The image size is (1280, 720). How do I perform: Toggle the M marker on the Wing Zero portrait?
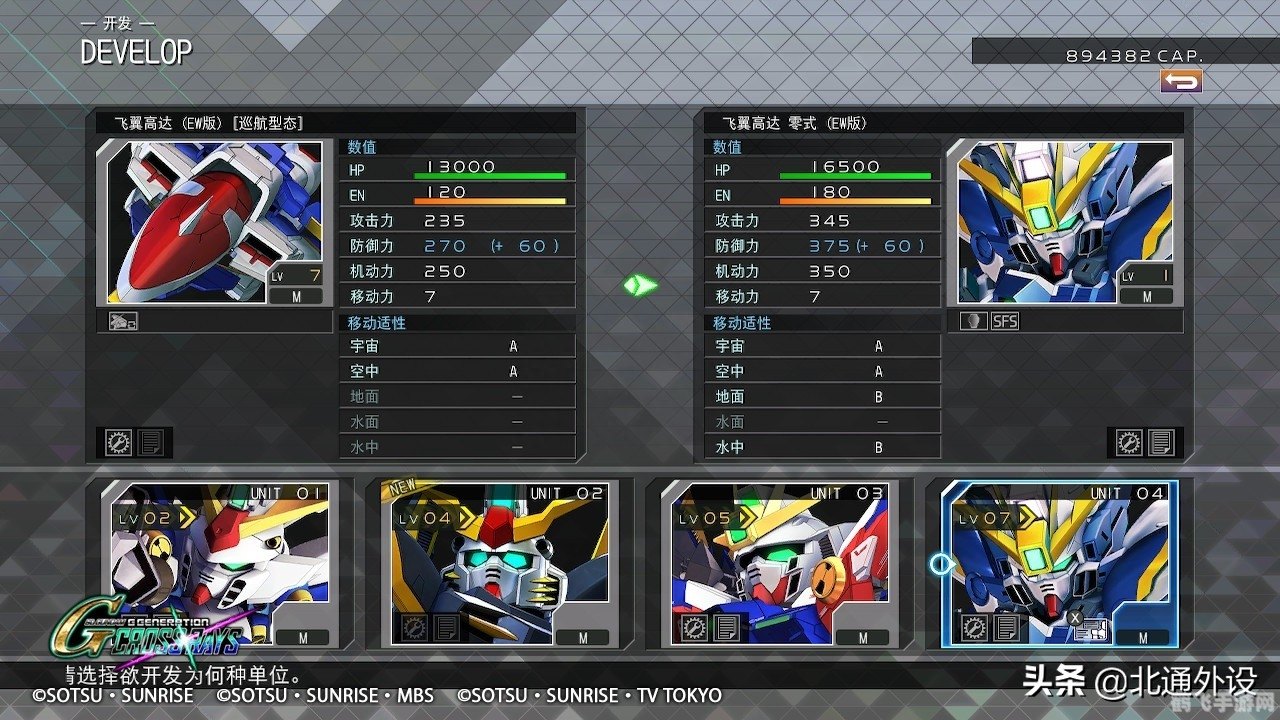click(x=1146, y=296)
